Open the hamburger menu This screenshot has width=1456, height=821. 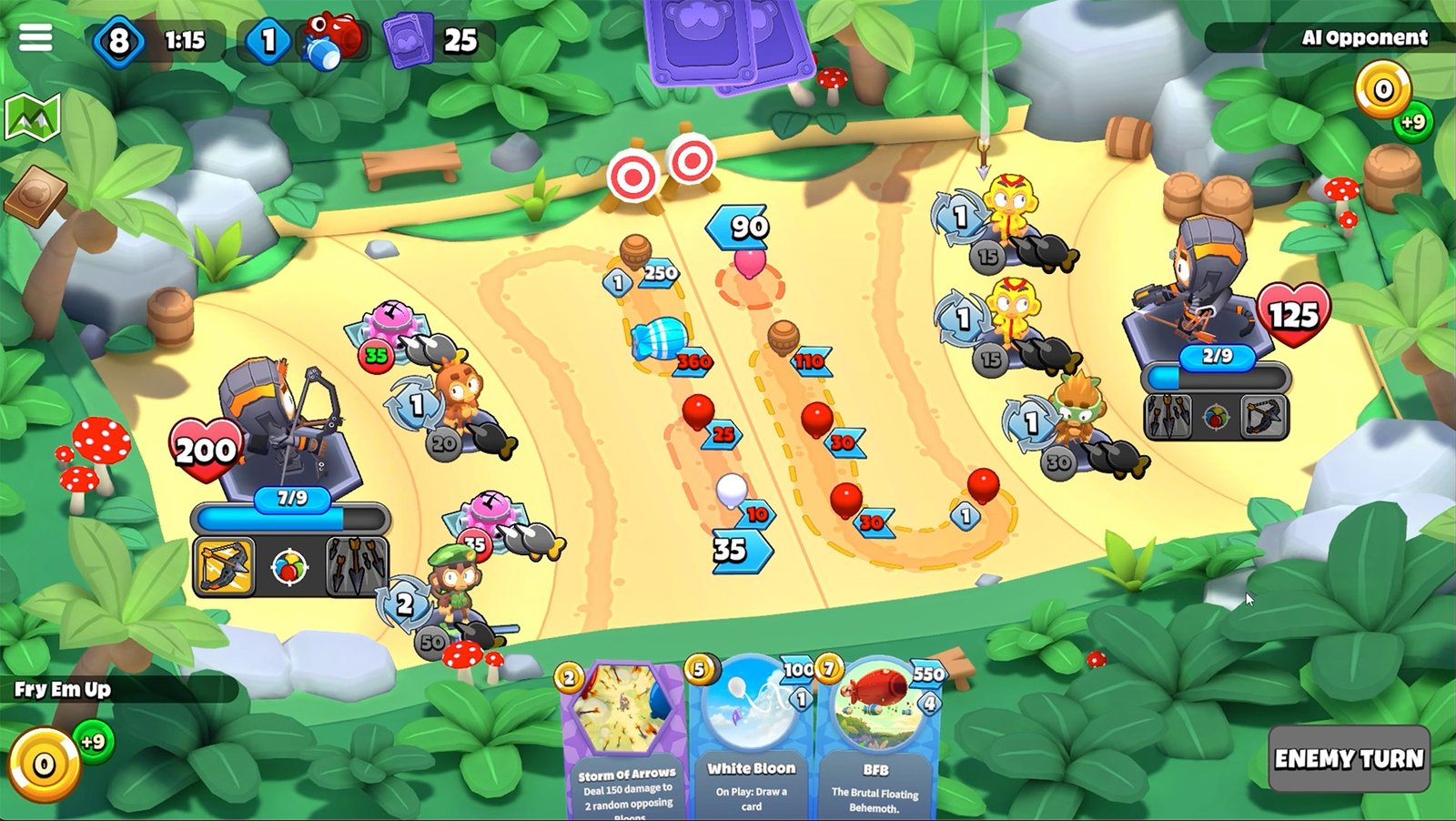35,37
